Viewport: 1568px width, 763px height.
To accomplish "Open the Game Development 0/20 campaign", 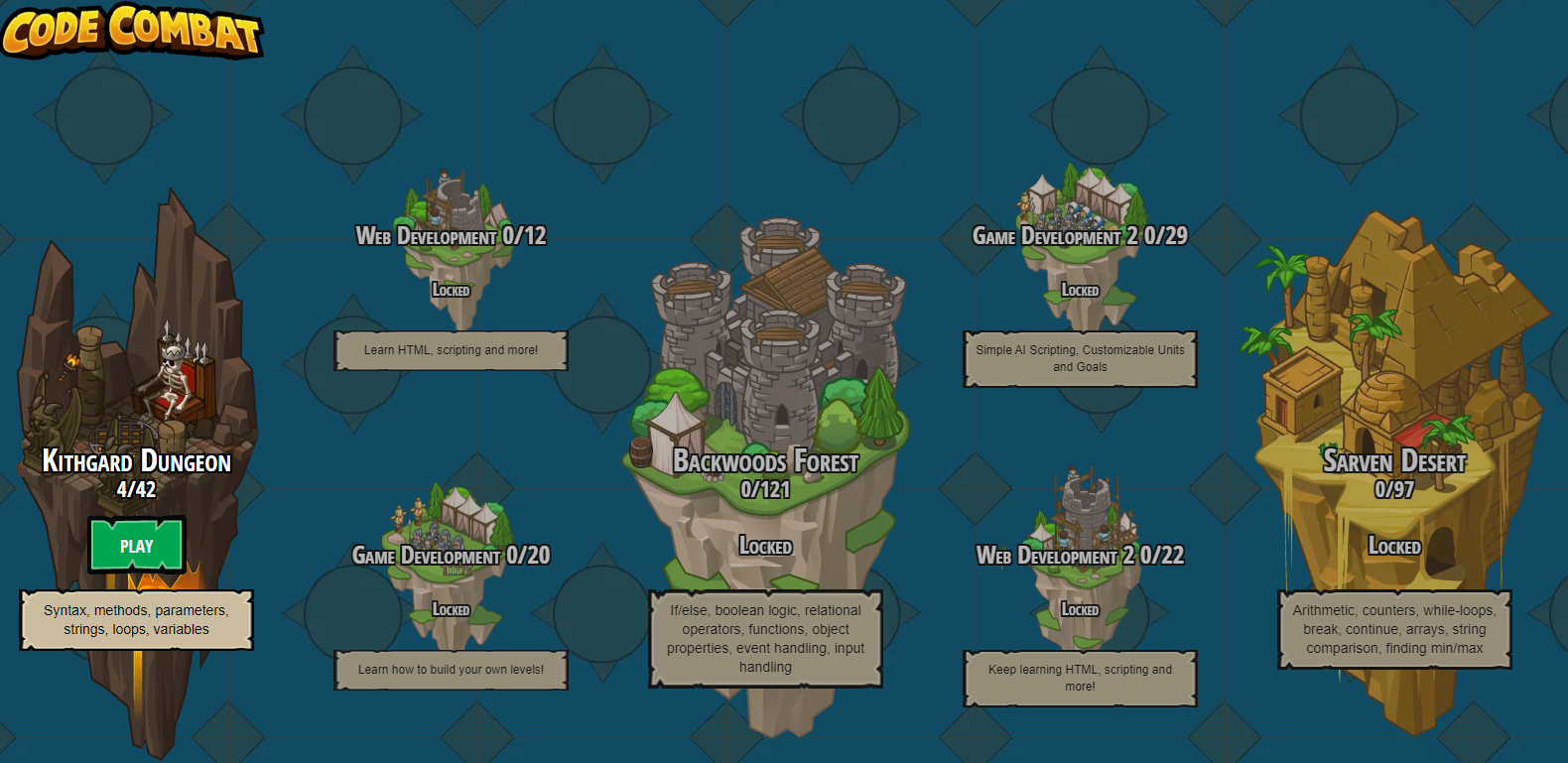I will pyautogui.click(x=451, y=556).
